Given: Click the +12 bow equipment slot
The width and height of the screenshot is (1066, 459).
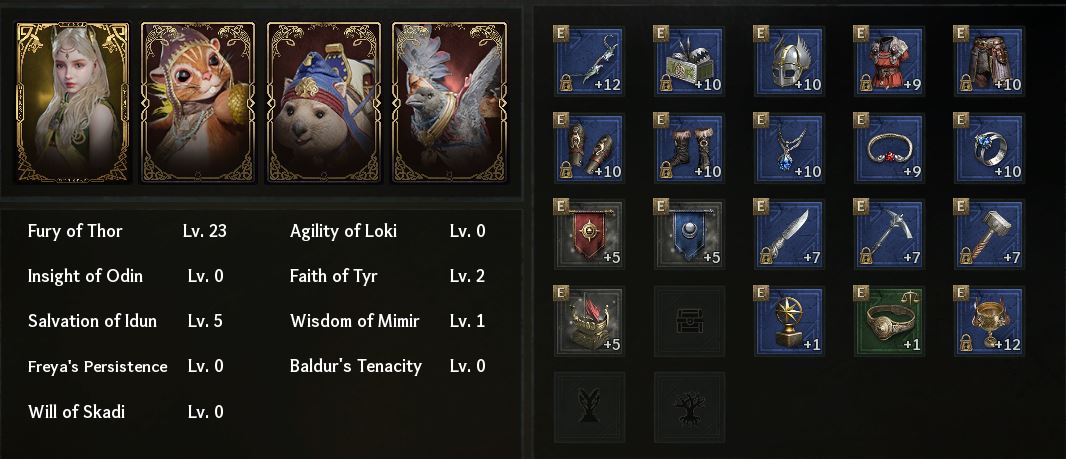Looking at the screenshot, I should [589, 61].
